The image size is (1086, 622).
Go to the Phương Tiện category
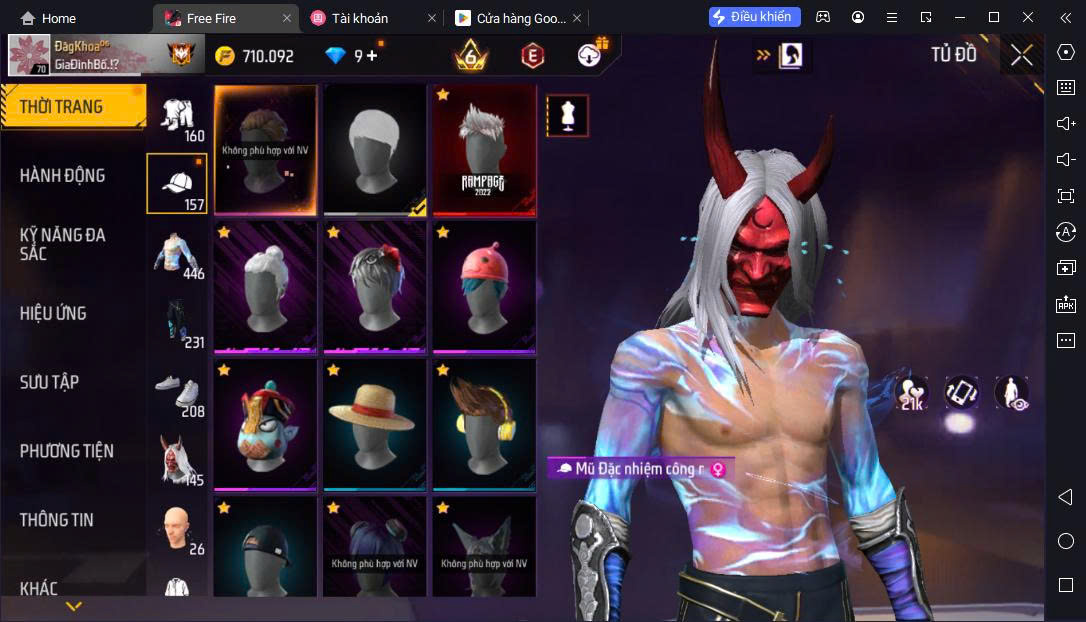[x=66, y=451]
